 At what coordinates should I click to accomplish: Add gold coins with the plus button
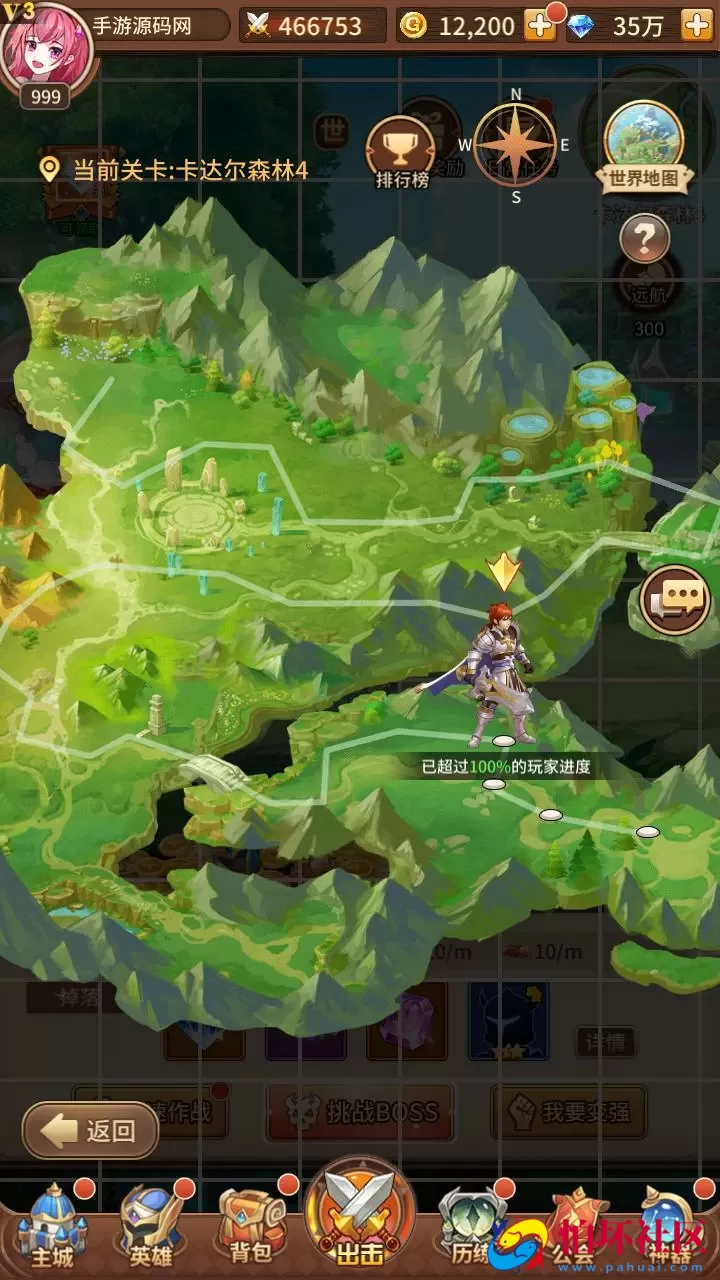(540, 26)
